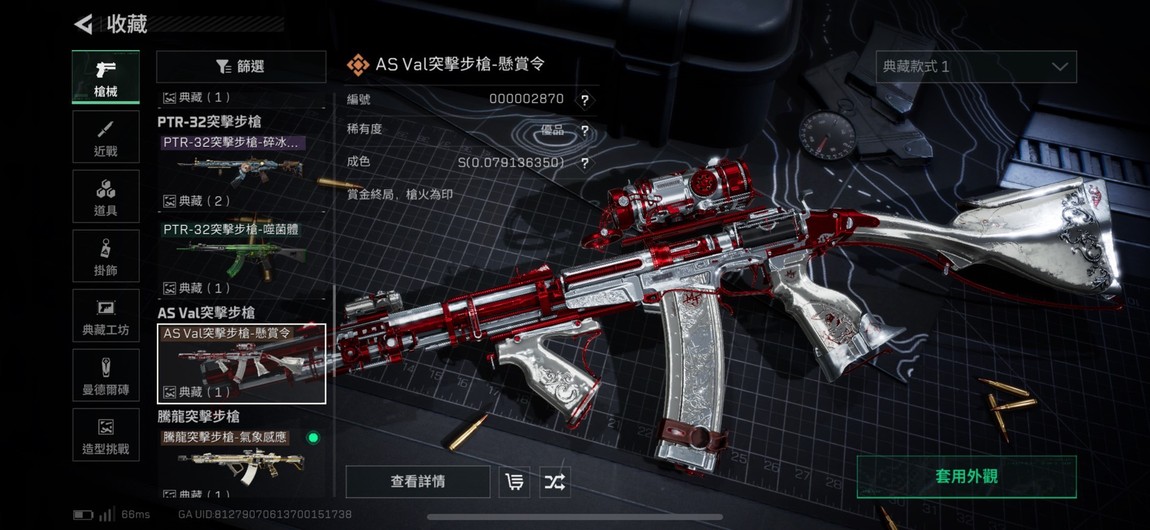Select the AS Val突擊步槍-懸賞令 skin card

tap(241, 363)
